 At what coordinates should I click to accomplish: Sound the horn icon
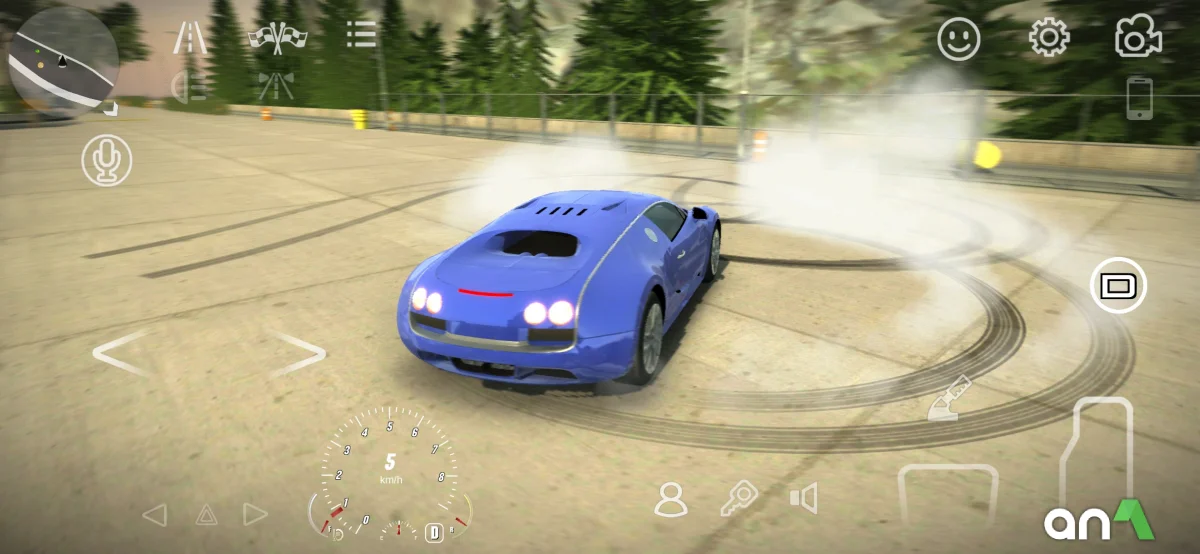(x=803, y=498)
